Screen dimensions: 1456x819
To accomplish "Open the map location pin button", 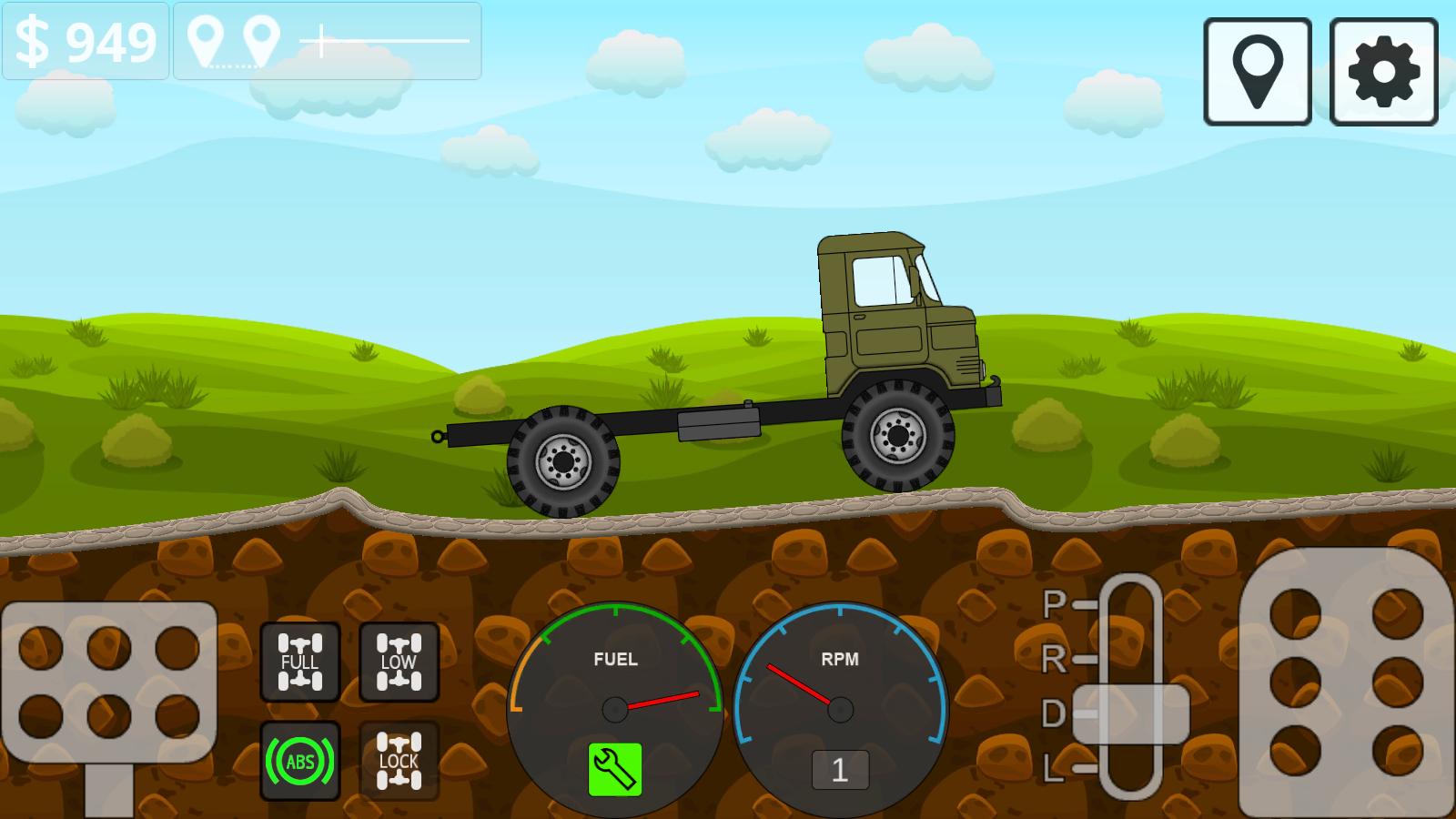I will 1257,72.
